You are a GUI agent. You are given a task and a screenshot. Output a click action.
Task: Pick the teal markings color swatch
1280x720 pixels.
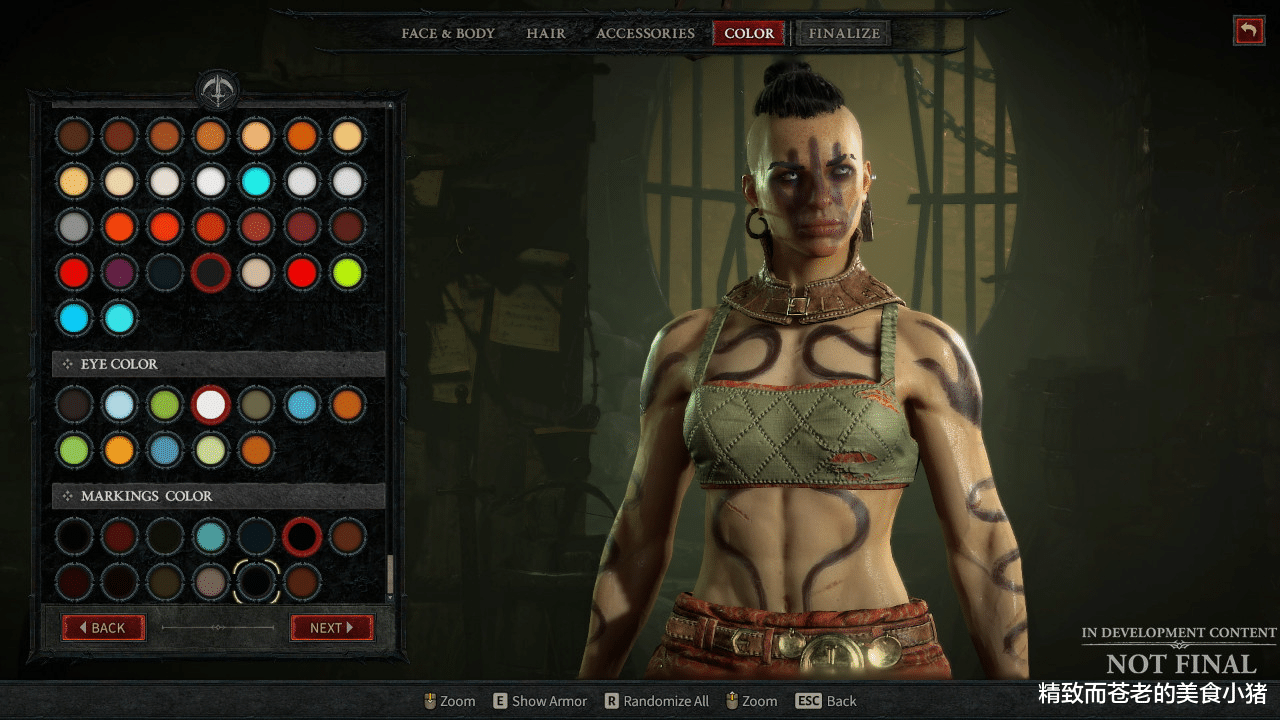click(x=211, y=536)
